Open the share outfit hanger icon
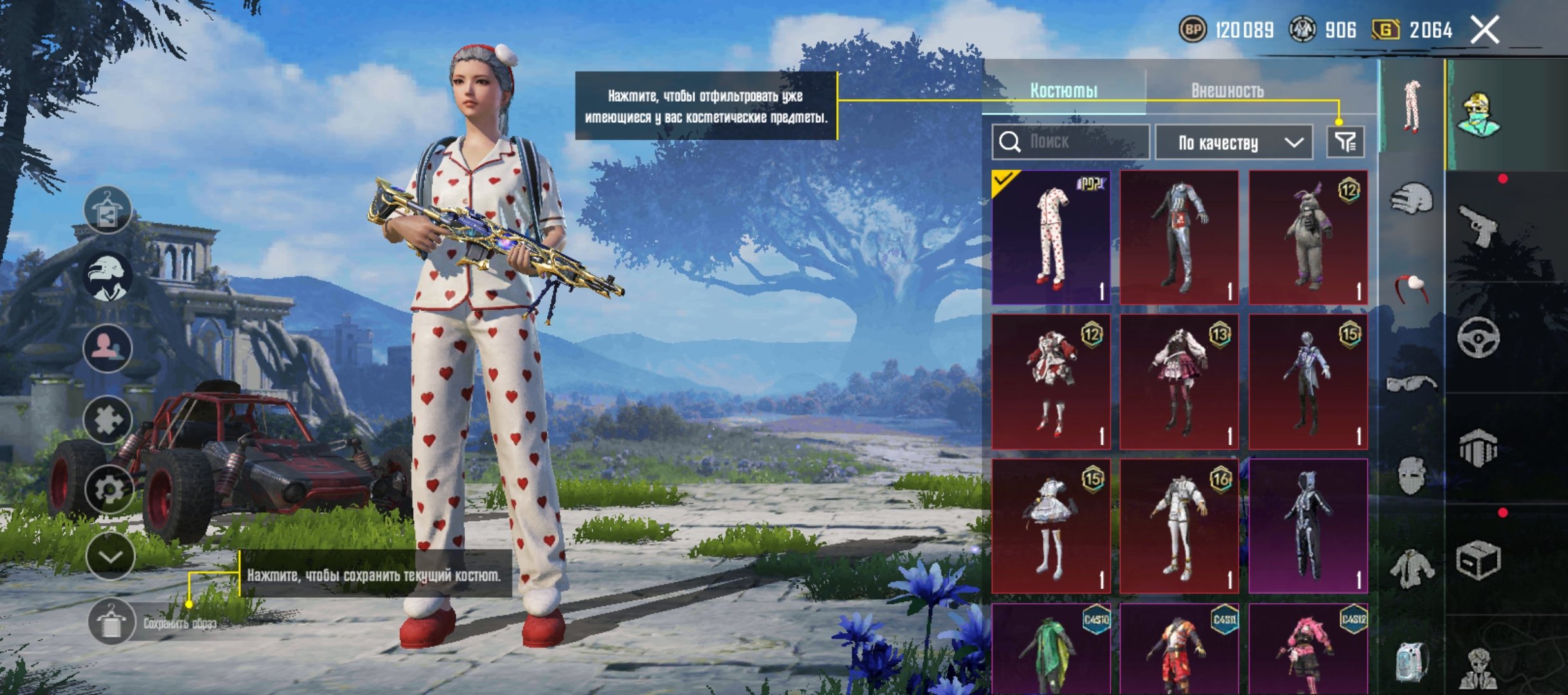Screen dimensions: 1568x695 tap(107, 210)
